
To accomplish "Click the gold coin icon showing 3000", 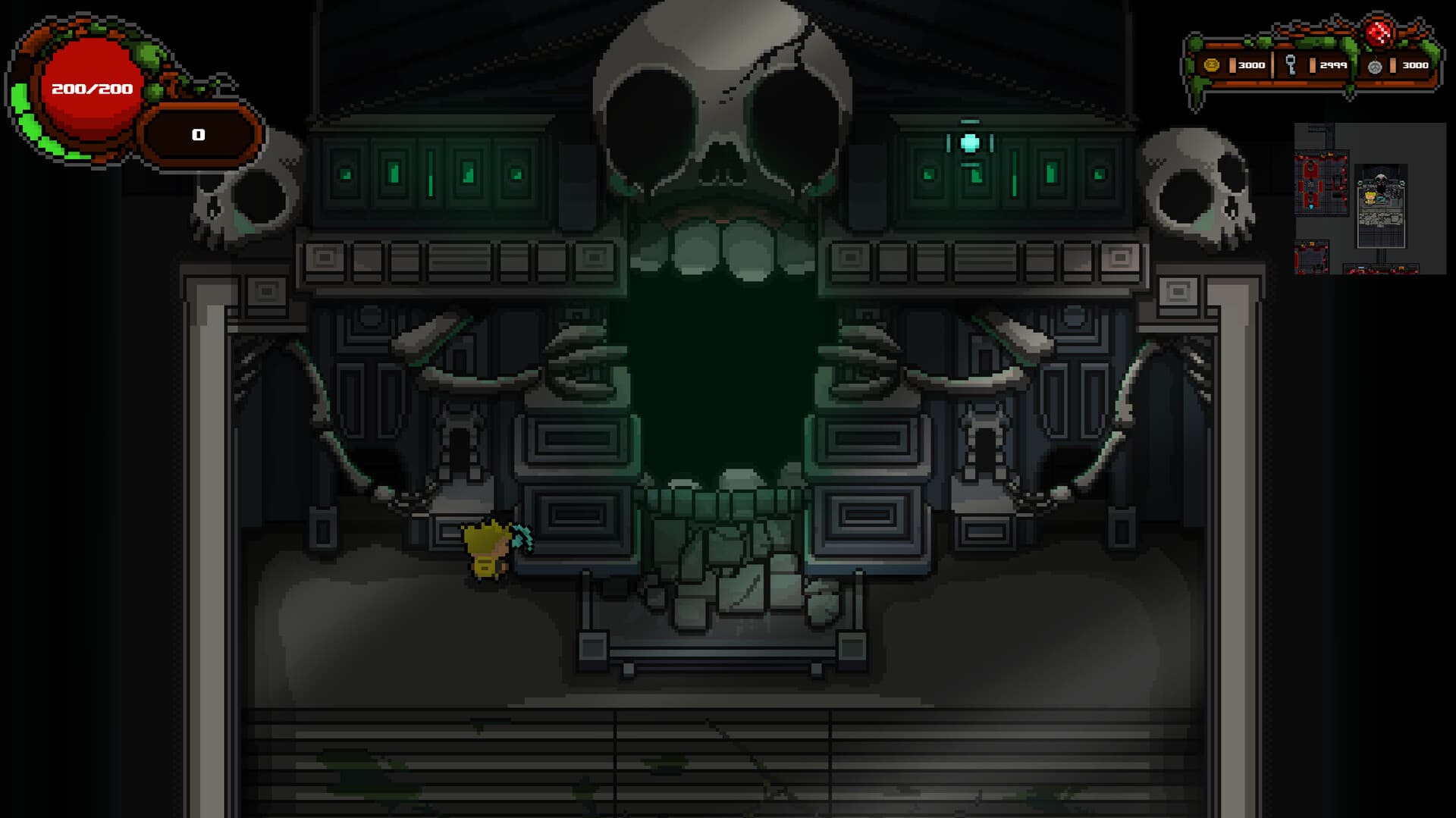I will [1212, 64].
